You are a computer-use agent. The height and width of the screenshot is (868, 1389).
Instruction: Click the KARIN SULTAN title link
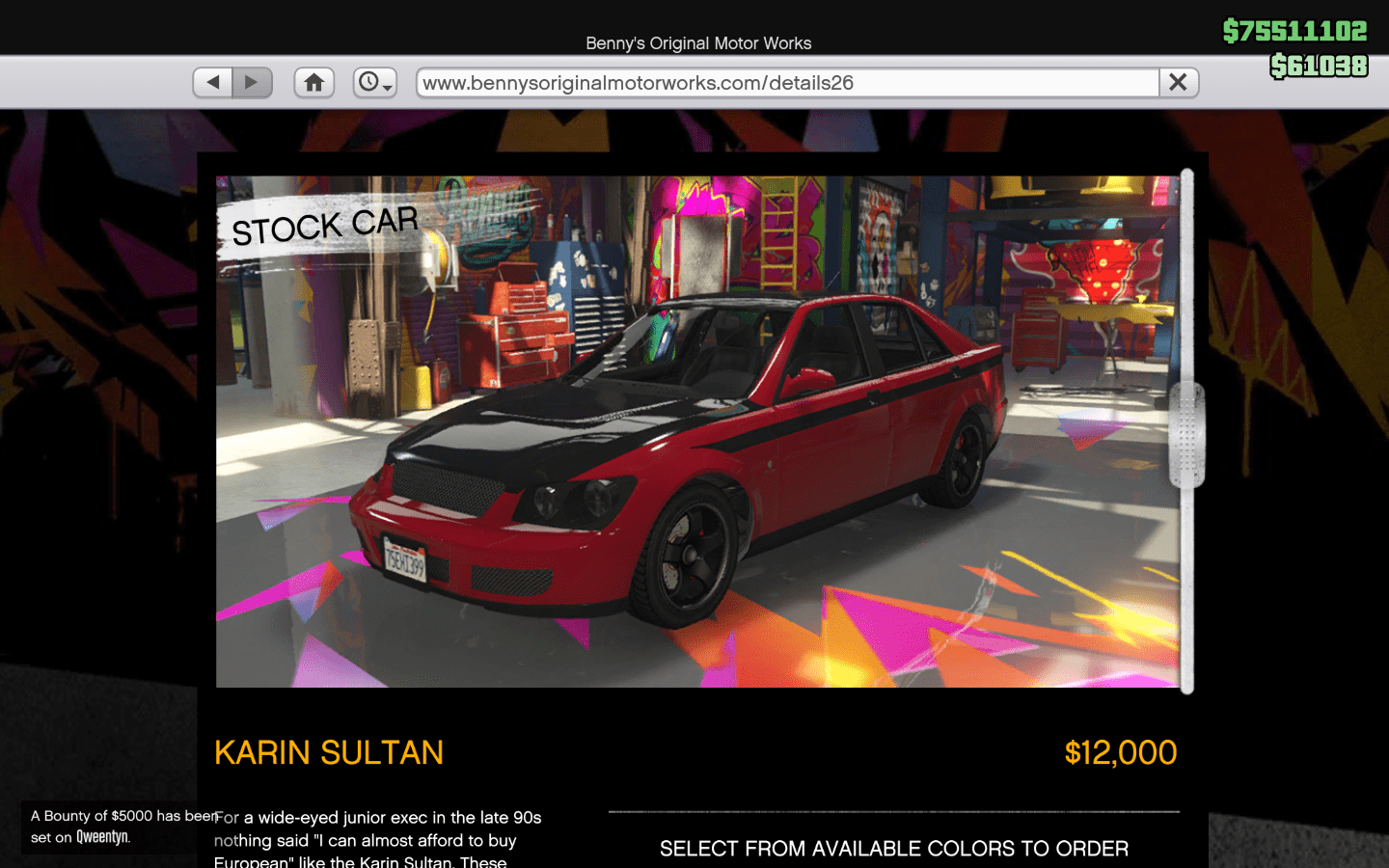(330, 752)
